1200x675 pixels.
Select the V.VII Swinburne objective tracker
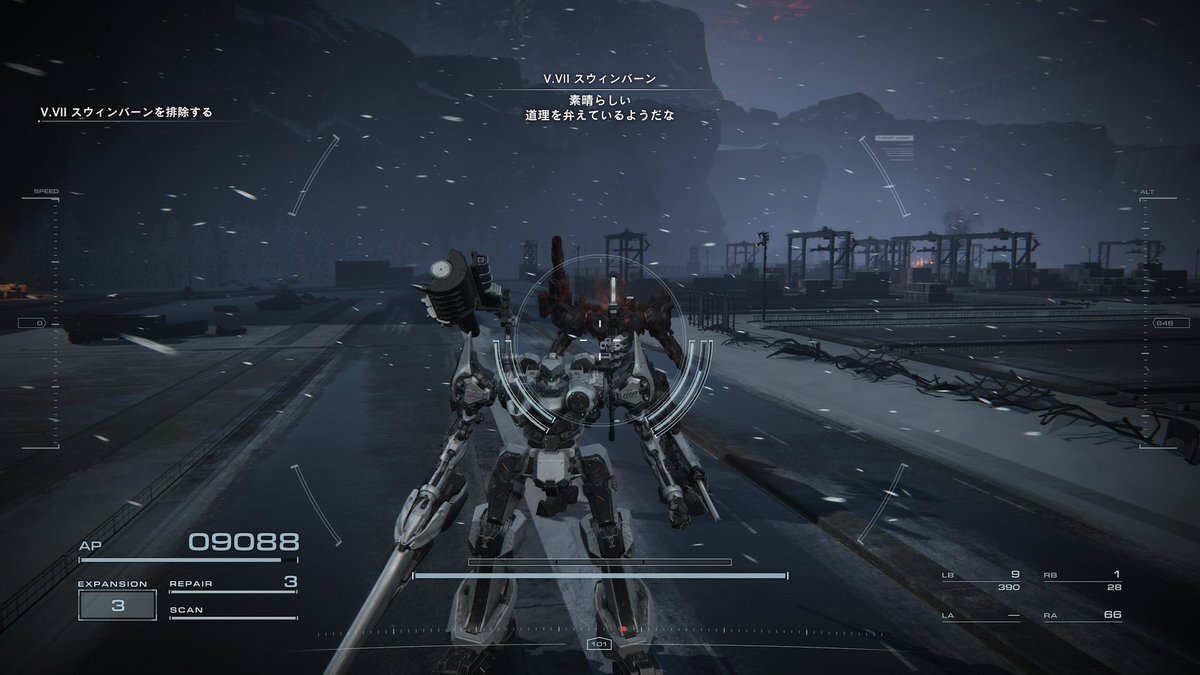tap(126, 112)
